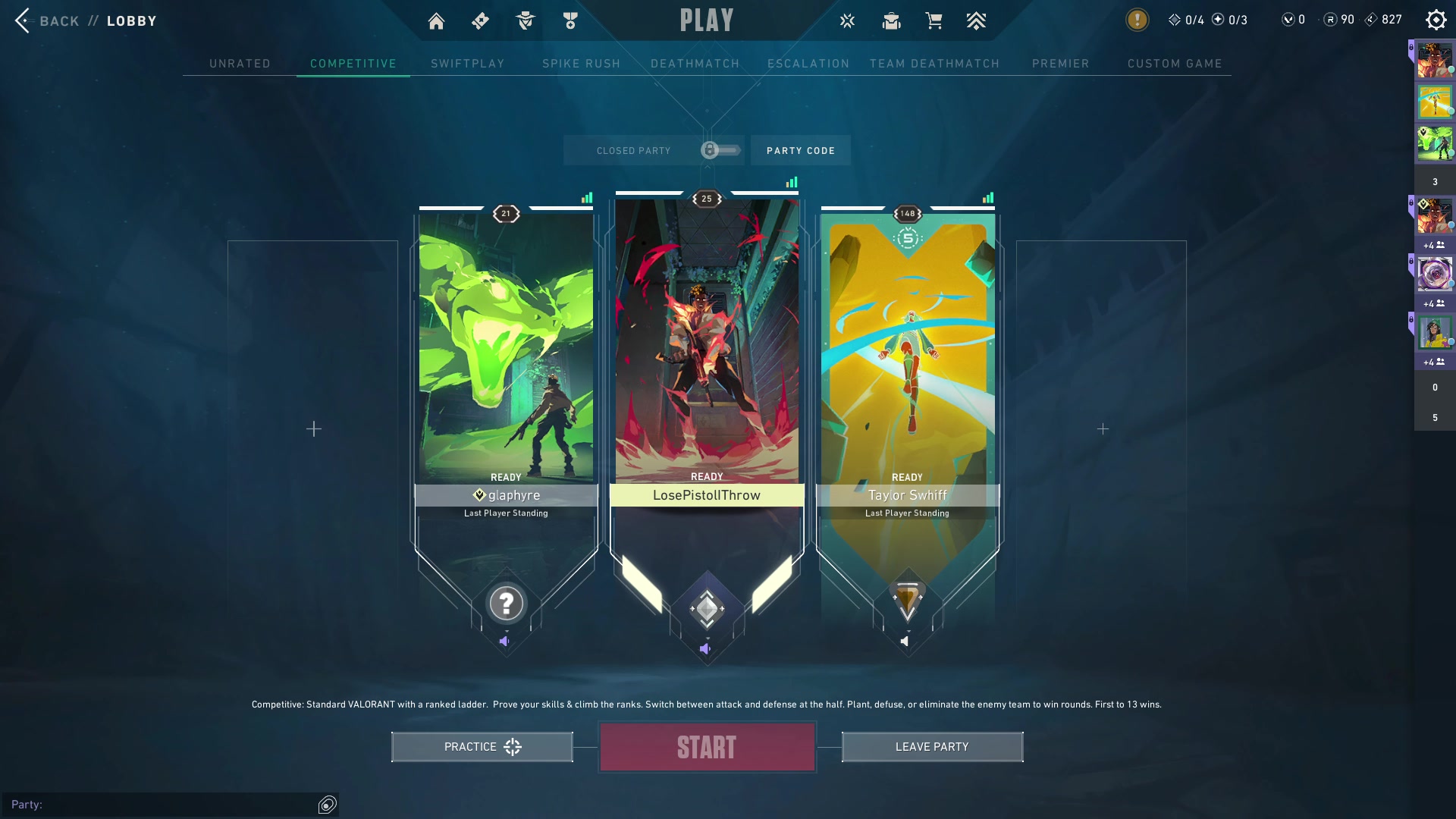Click the START match button

point(707,747)
